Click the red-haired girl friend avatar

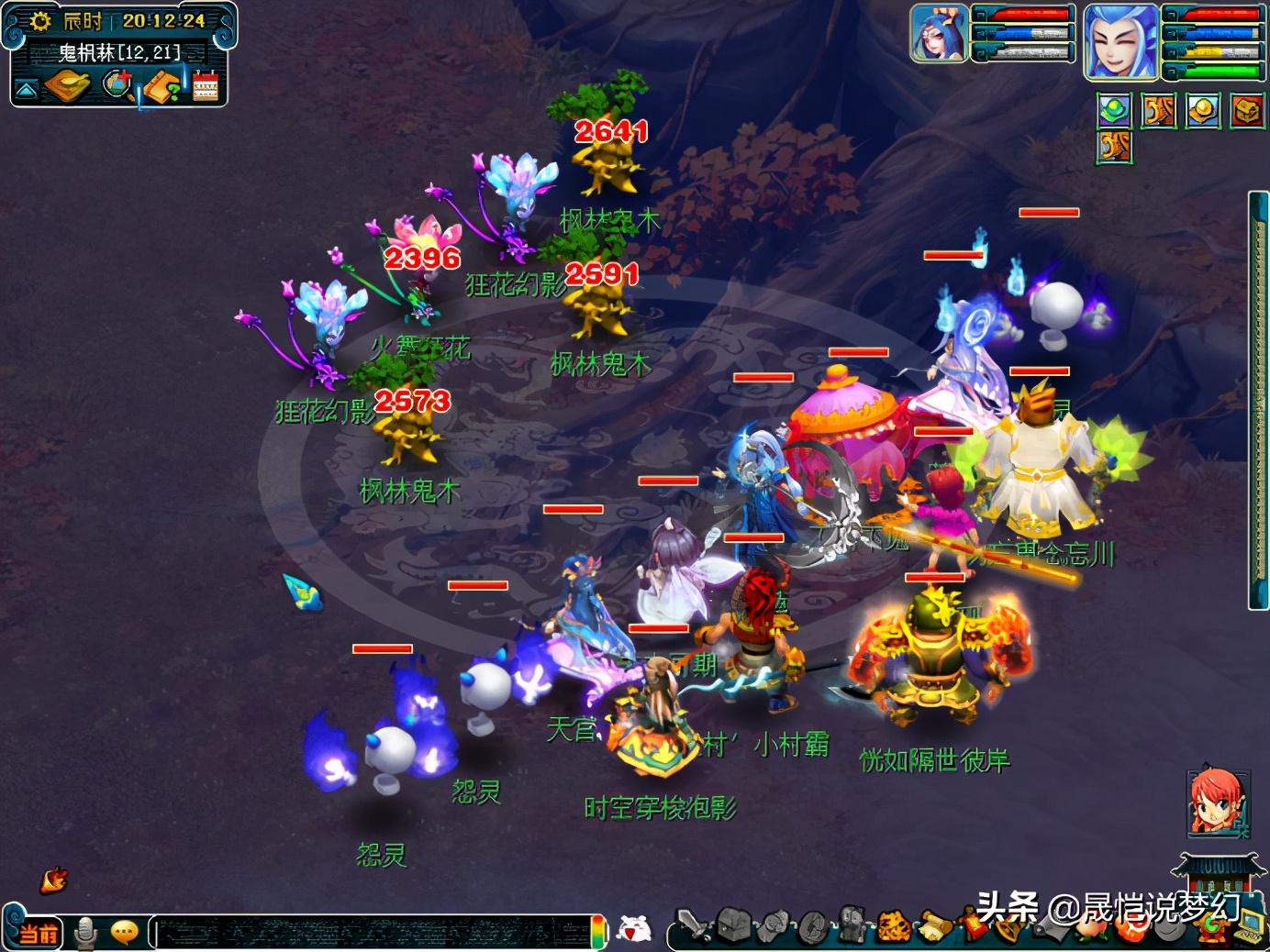[x=1215, y=802]
